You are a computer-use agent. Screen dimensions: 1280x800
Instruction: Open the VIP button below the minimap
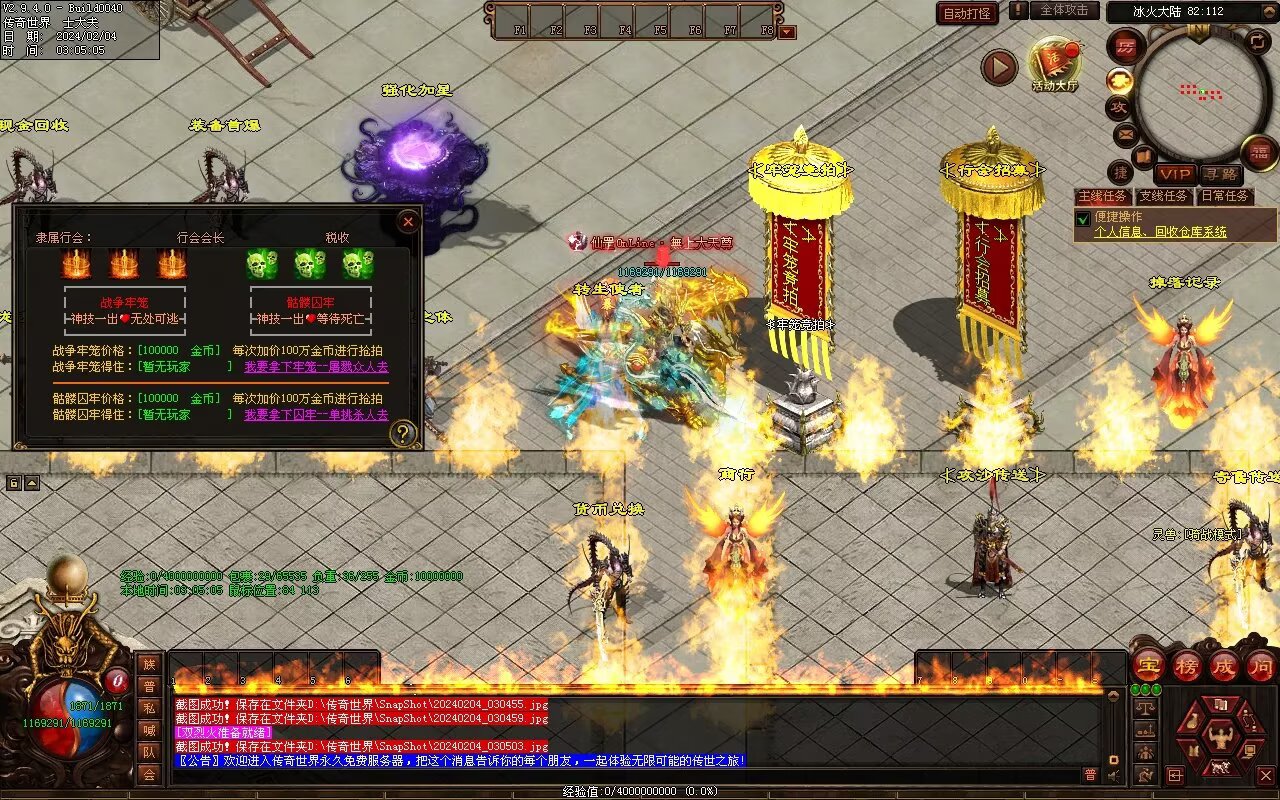tap(1175, 174)
